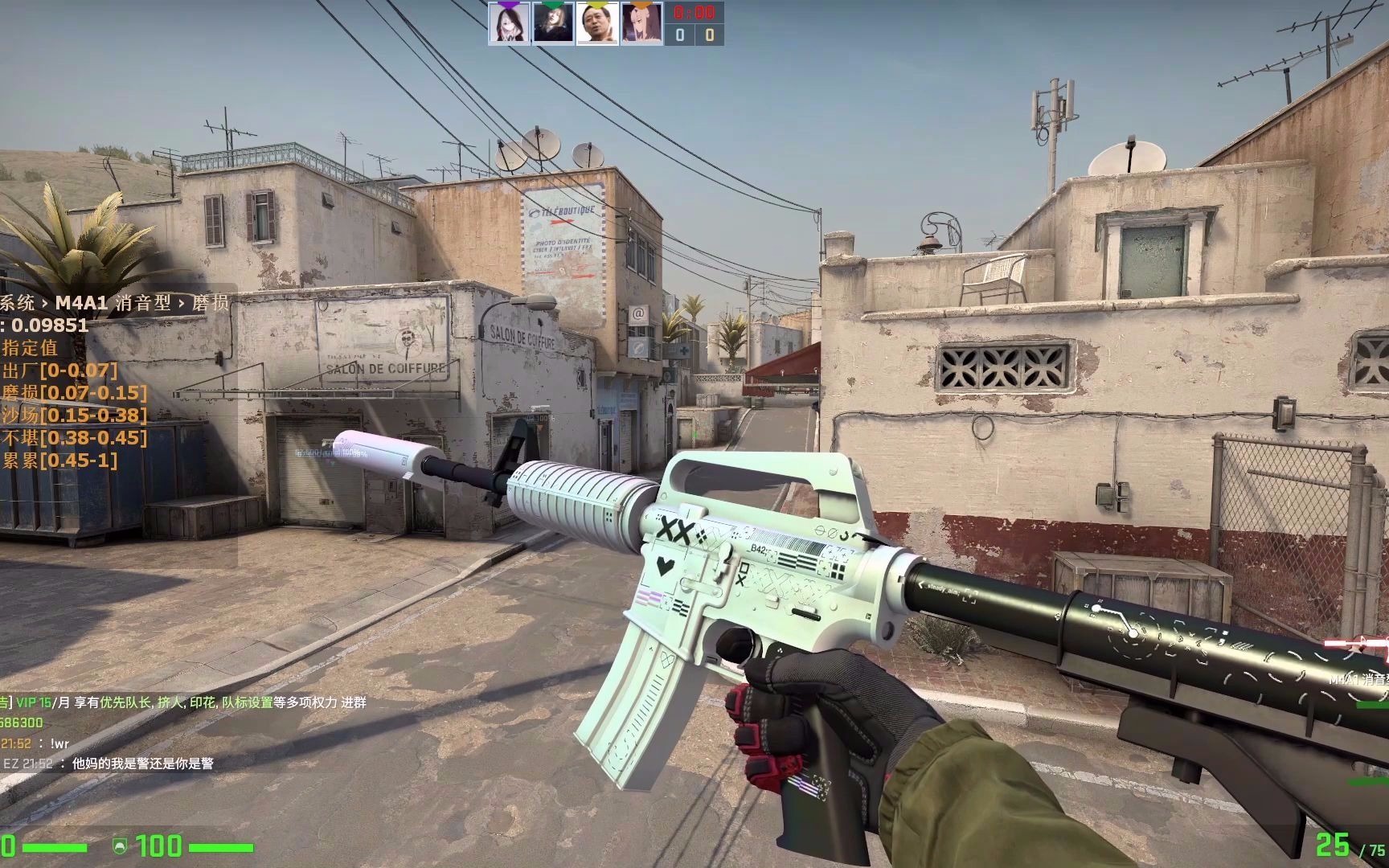Select the 出厂[0-0.07] wear option
The width and height of the screenshot is (1389, 868).
(x=58, y=371)
